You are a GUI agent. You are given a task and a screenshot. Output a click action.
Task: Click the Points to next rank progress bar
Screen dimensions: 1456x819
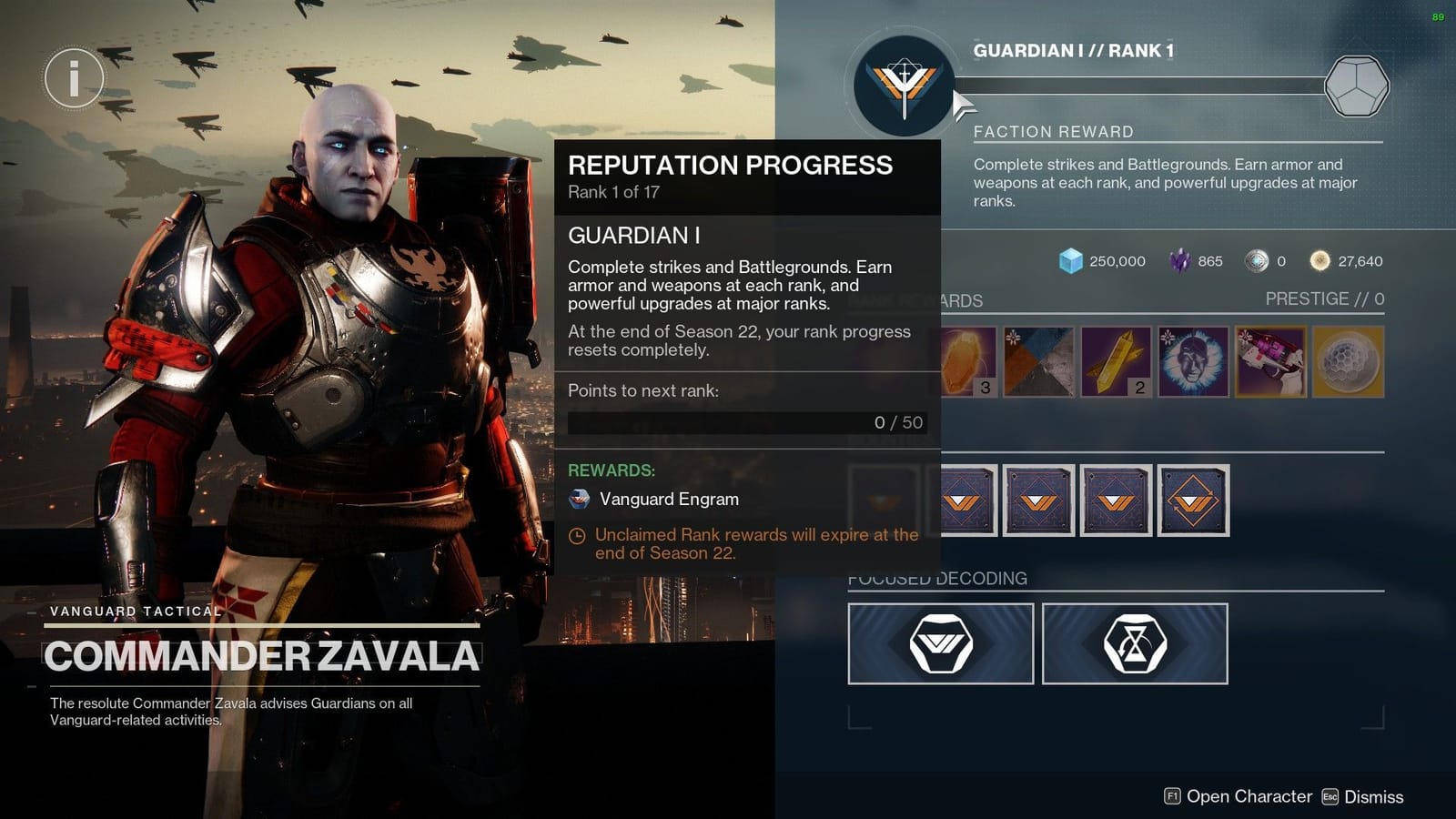[744, 421]
